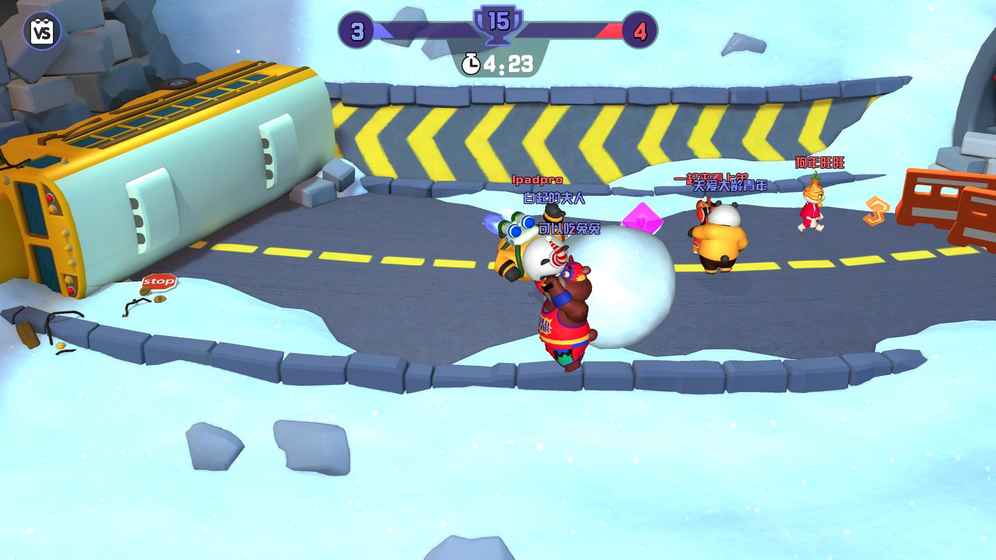The height and width of the screenshot is (560, 996).
Task: Open the VS scoreboard icon
Action: tap(41, 31)
